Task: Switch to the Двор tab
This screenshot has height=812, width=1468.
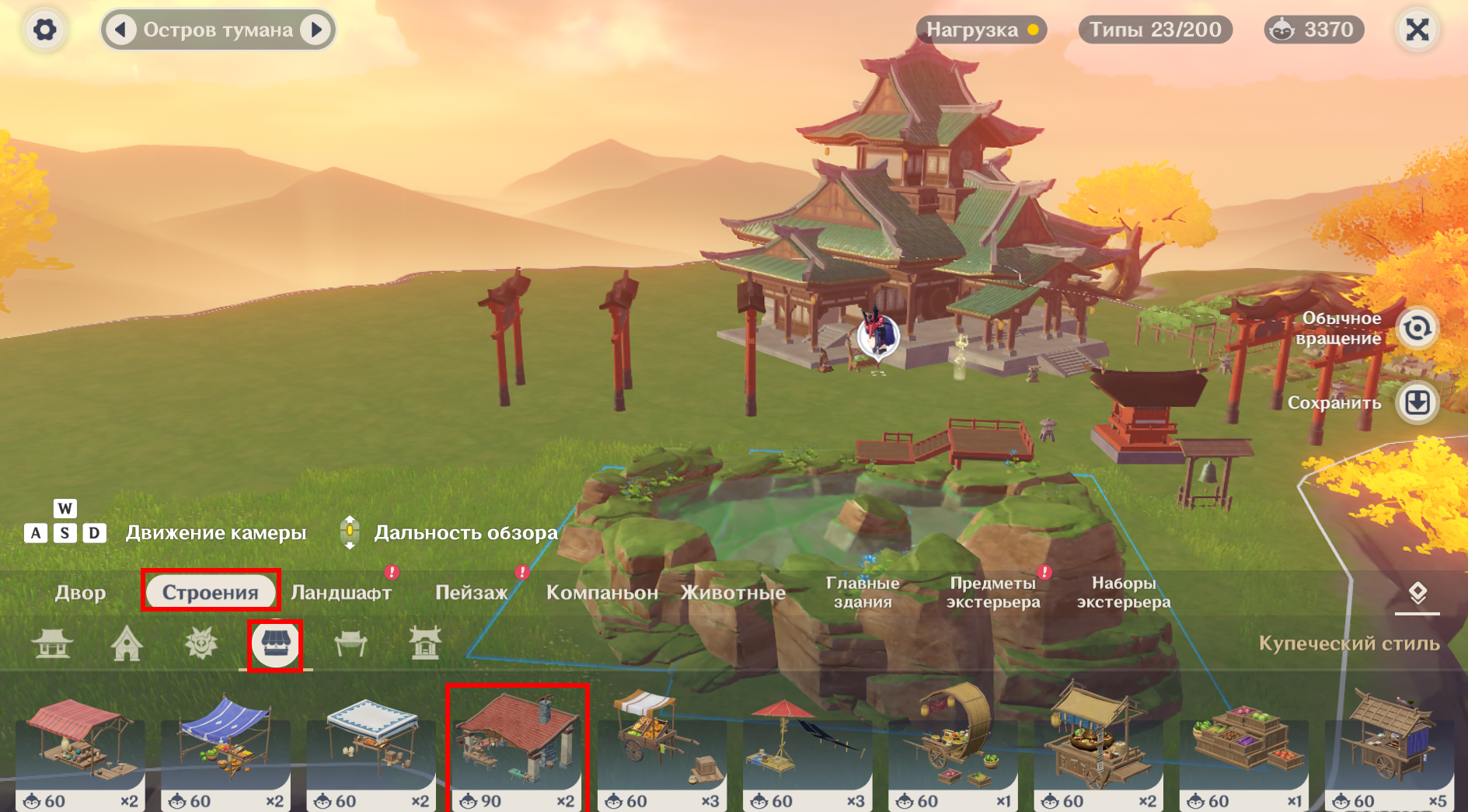Action: 80,592
